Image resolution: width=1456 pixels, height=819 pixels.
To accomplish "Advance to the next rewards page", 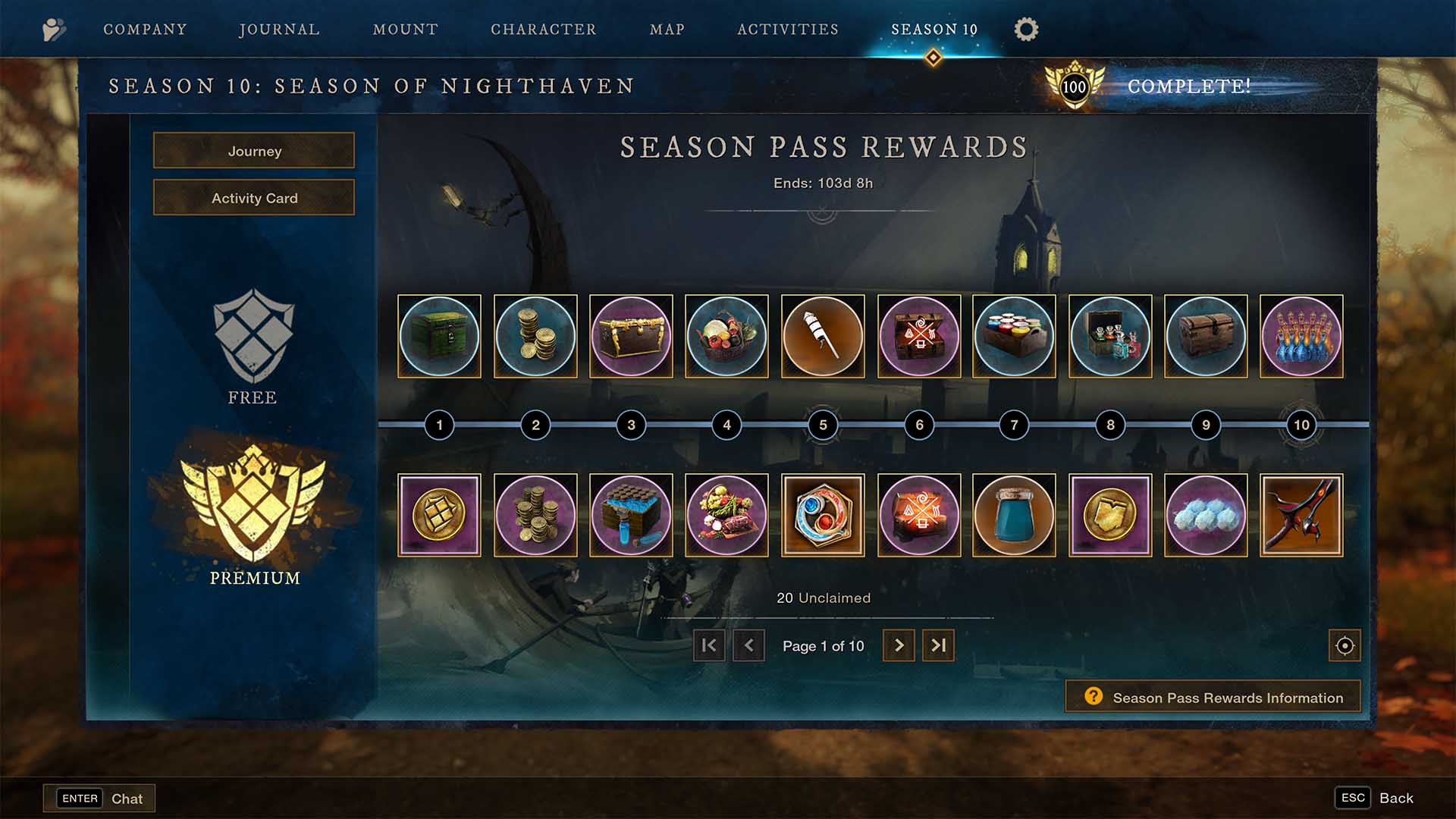I will click(x=899, y=645).
